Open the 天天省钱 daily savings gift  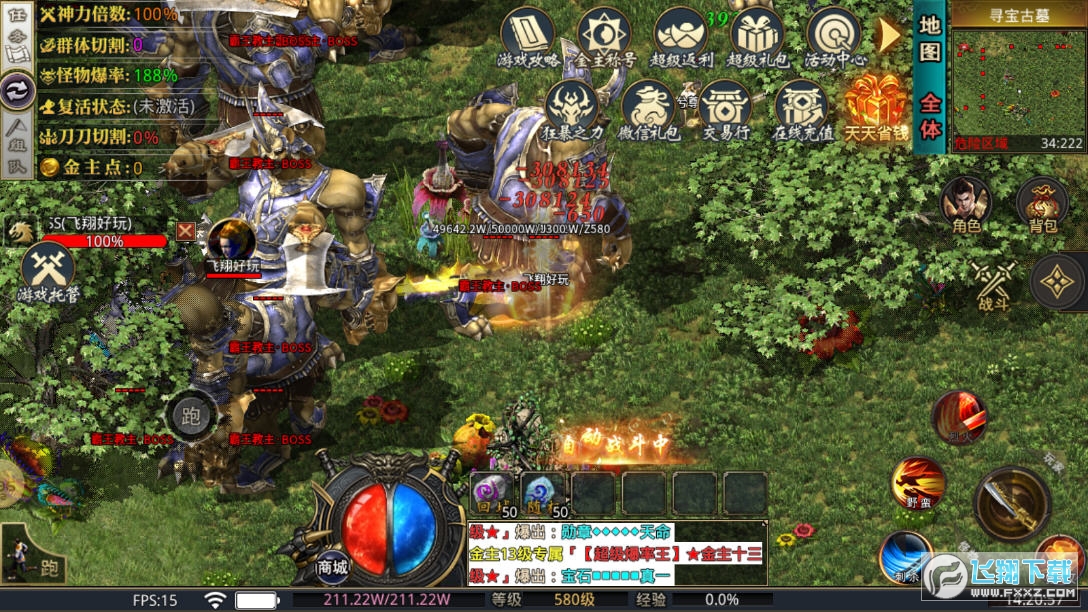click(x=876, y=108)
